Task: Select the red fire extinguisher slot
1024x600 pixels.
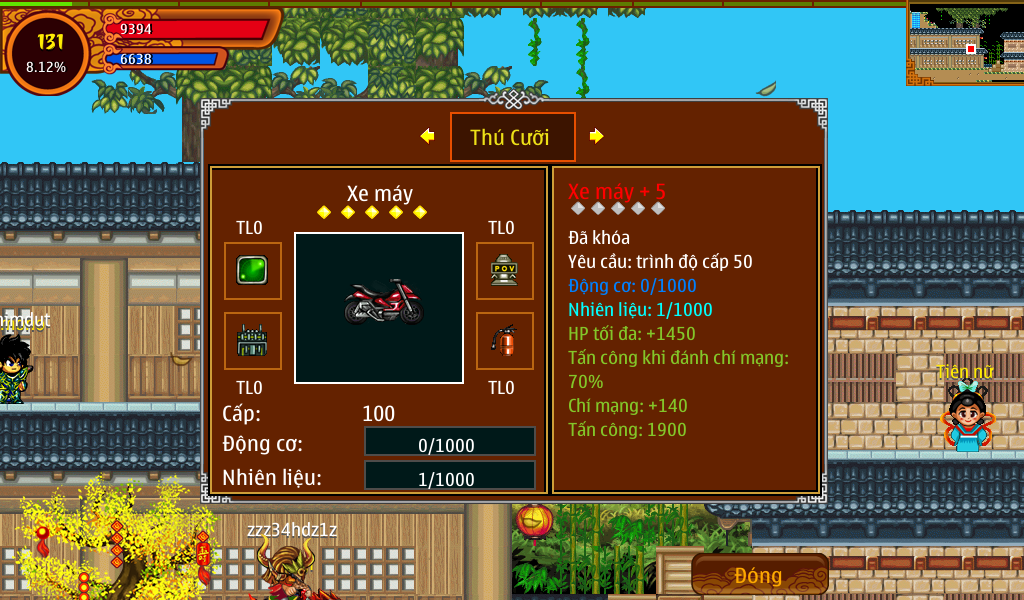Action: (x=504, y=341)
